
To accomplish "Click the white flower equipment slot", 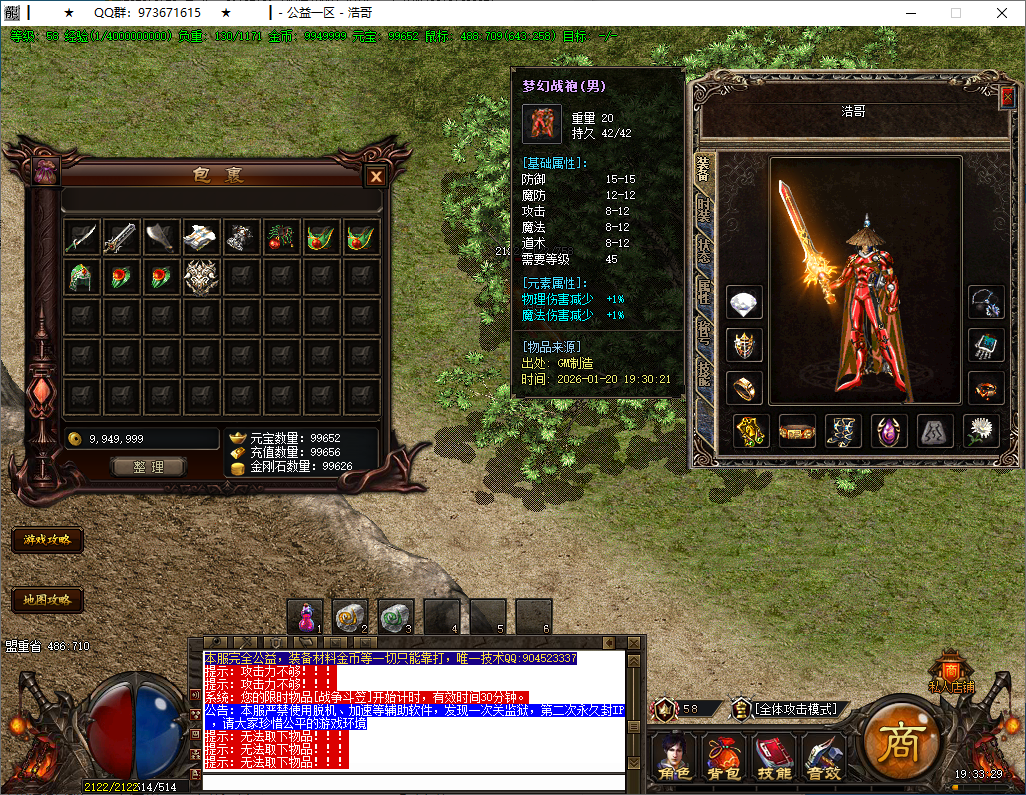I will (981, 431).
